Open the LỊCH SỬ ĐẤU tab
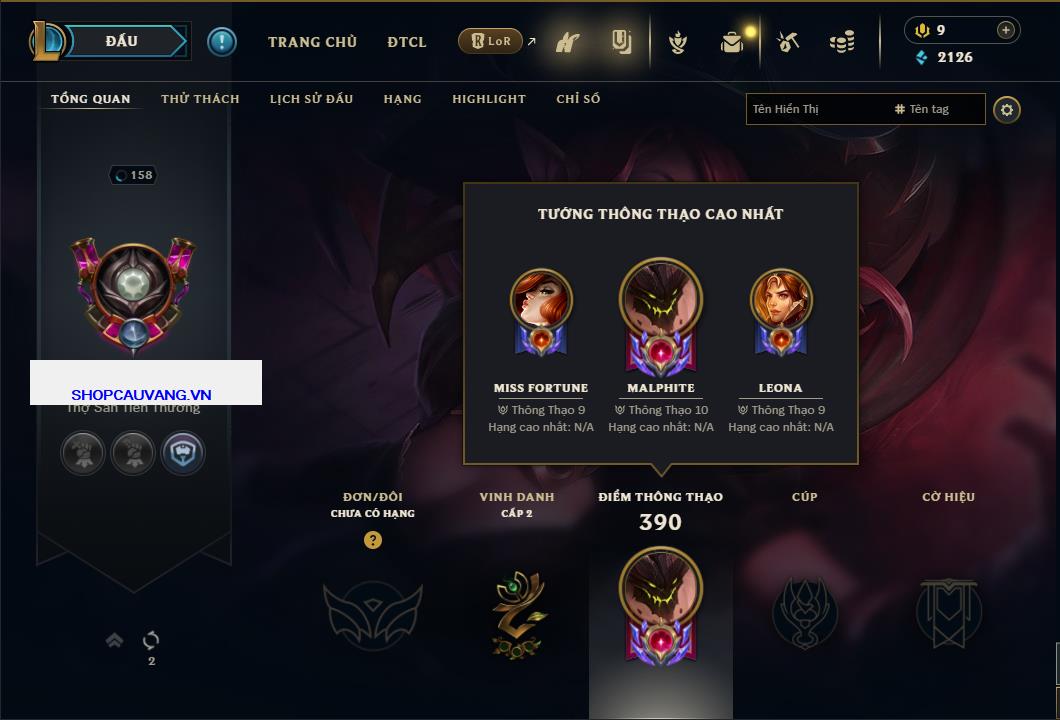This screenshot has height=720, width=1060. [311, 99]
